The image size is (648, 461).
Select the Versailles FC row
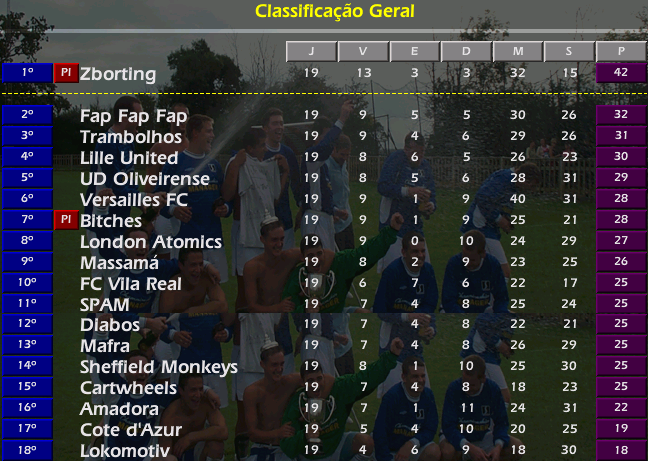point(134,200)
